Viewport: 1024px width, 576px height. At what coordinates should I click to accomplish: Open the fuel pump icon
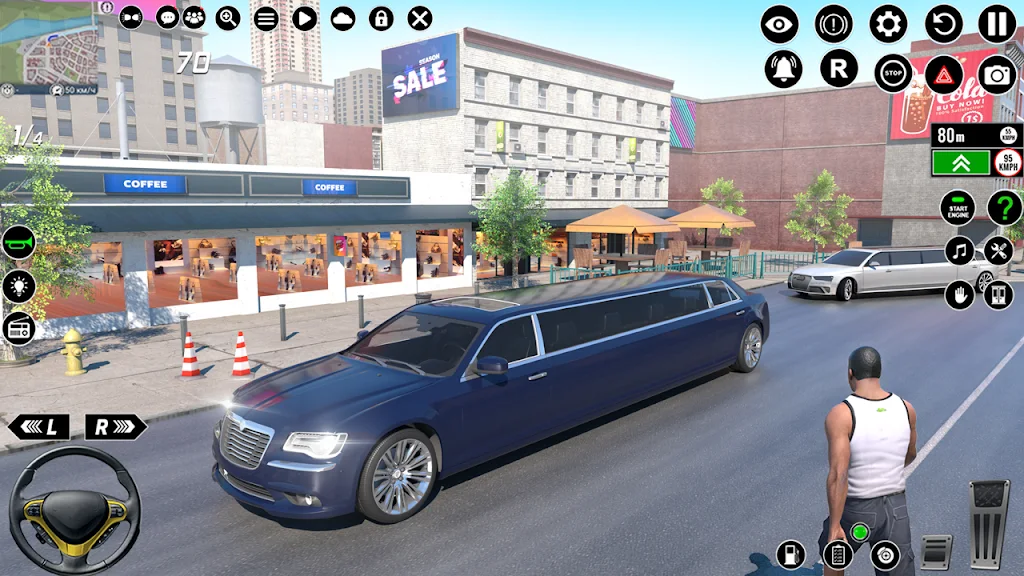(x=791, y=553)
